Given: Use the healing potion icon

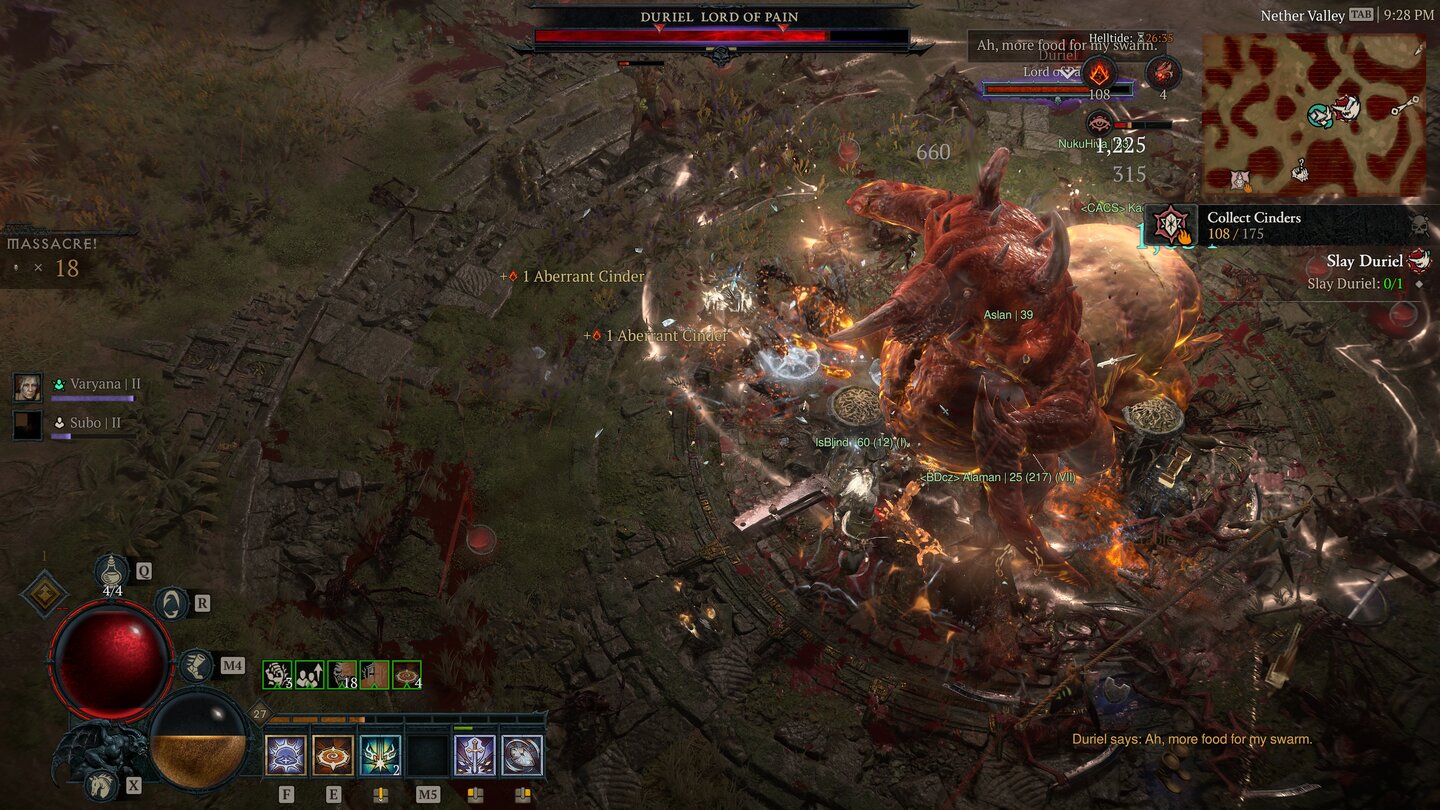Looking at the screenshot, I should (x=112, y=571).
